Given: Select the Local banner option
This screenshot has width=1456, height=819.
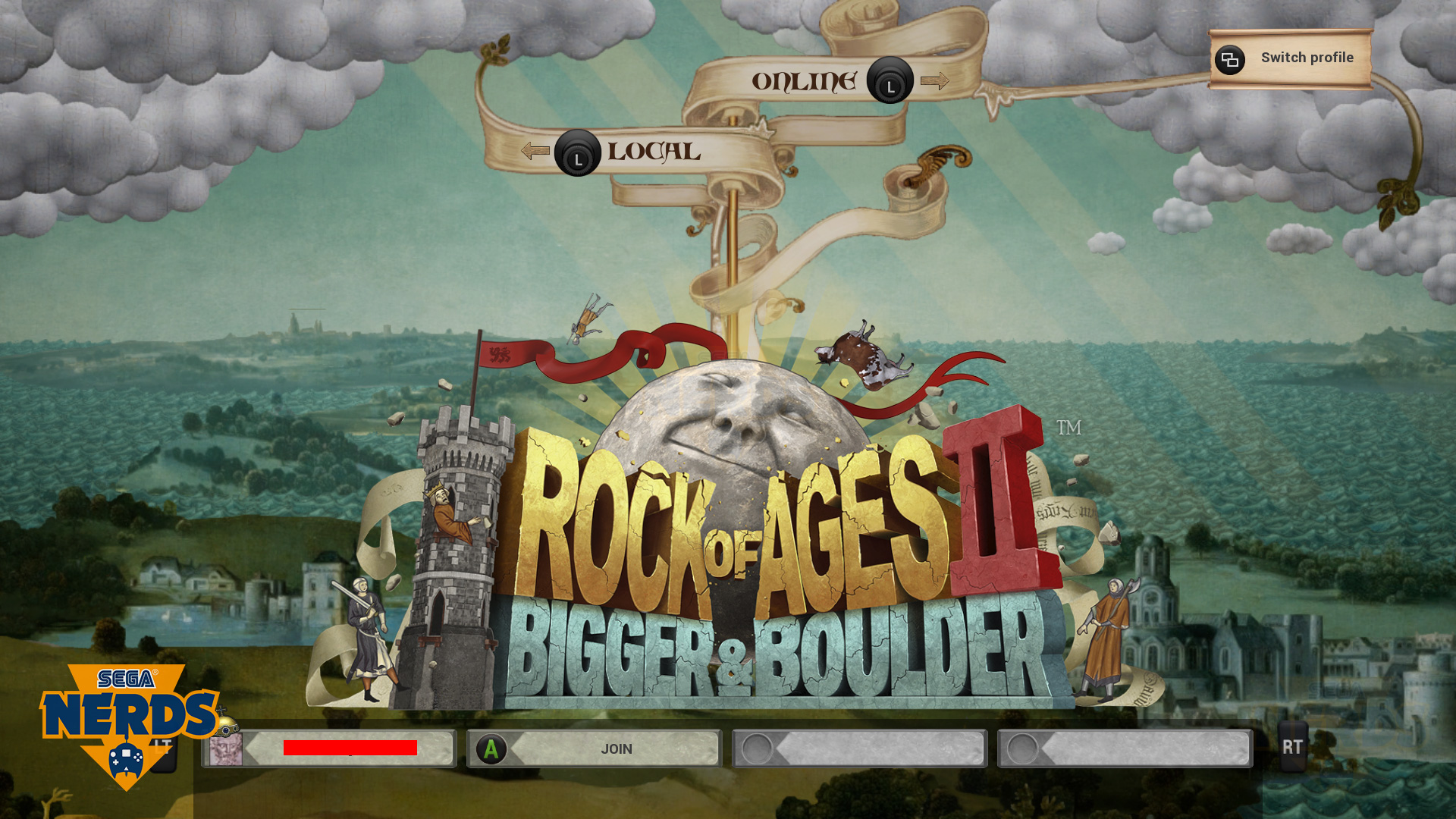Looking at the screenshot, I should click(x=653, y=152).
